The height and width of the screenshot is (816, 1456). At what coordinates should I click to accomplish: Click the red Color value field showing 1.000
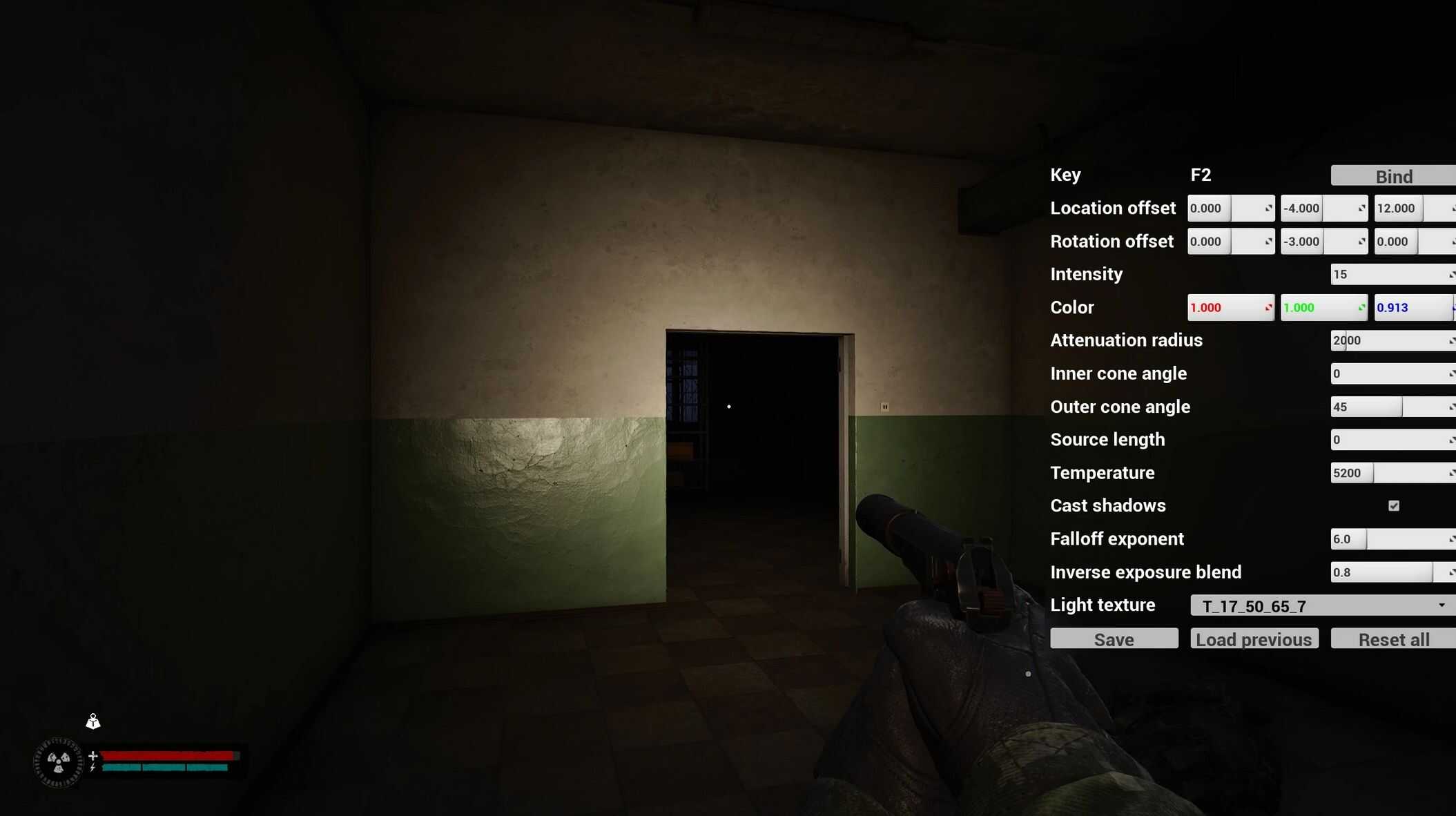click(x=1222, y=307)
